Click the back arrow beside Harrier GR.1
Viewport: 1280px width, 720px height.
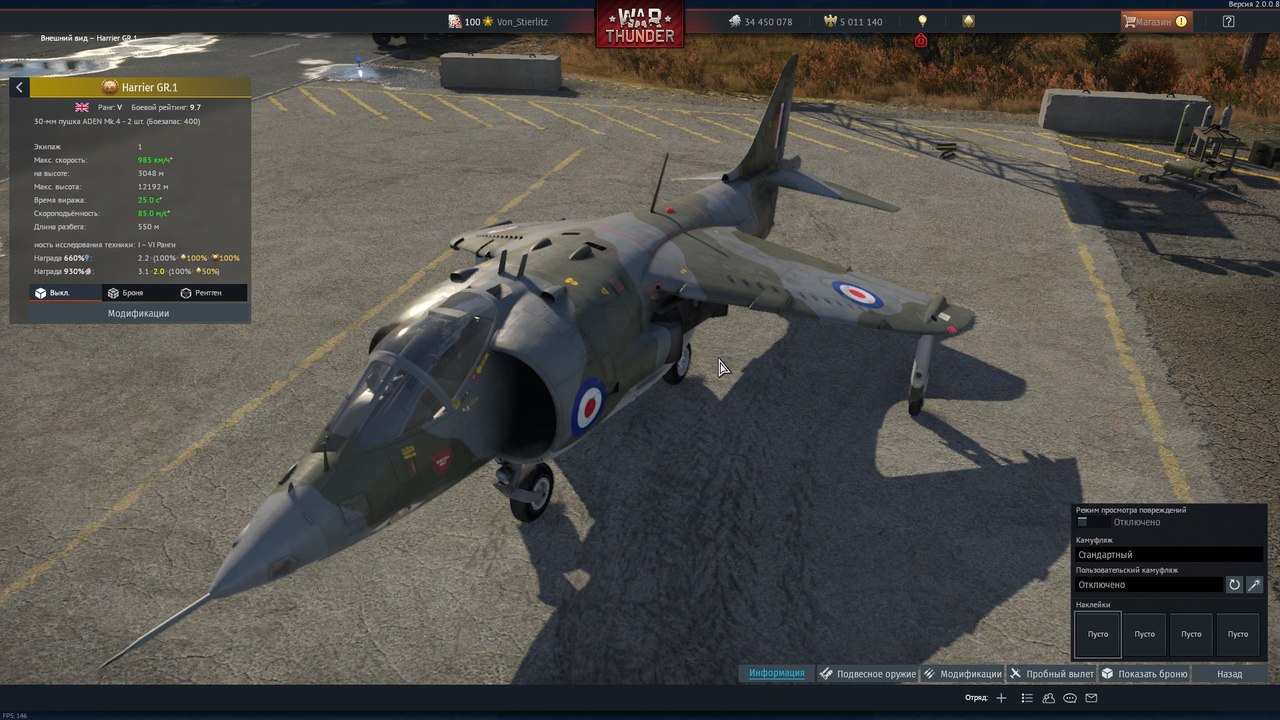click(x=19, y=88)
